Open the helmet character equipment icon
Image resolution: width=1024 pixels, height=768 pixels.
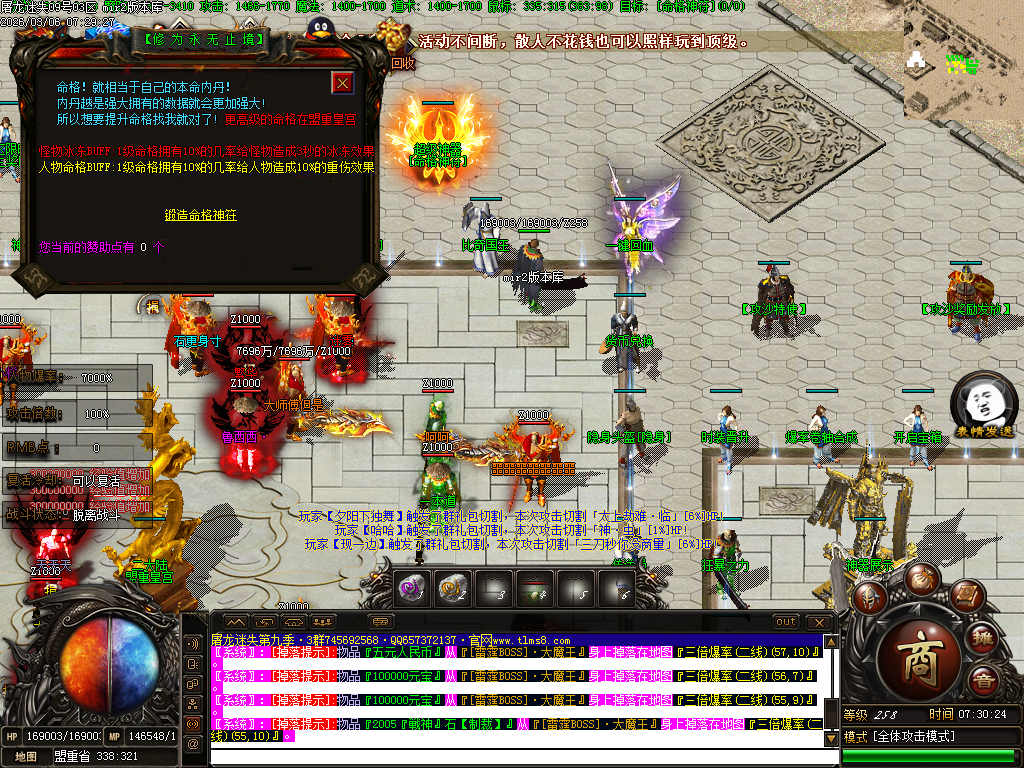pos(870,596)
